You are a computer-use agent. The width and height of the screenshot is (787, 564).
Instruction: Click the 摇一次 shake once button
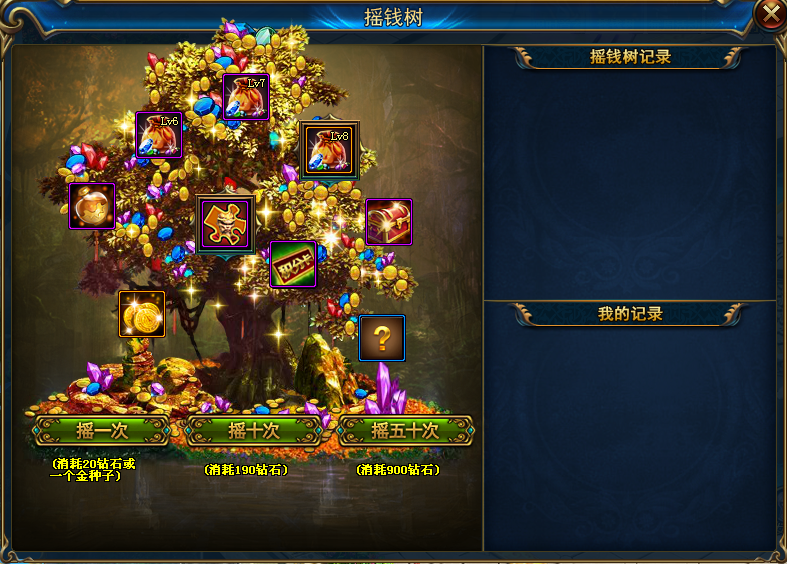coord(101,431)
